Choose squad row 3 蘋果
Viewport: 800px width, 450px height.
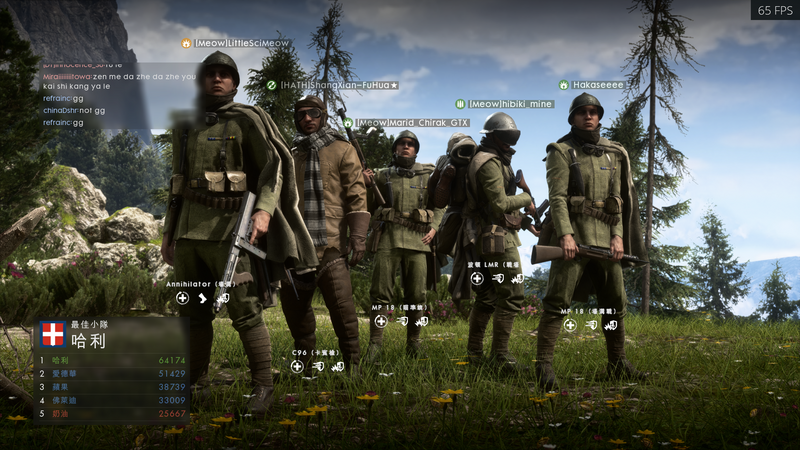point(112,386)
